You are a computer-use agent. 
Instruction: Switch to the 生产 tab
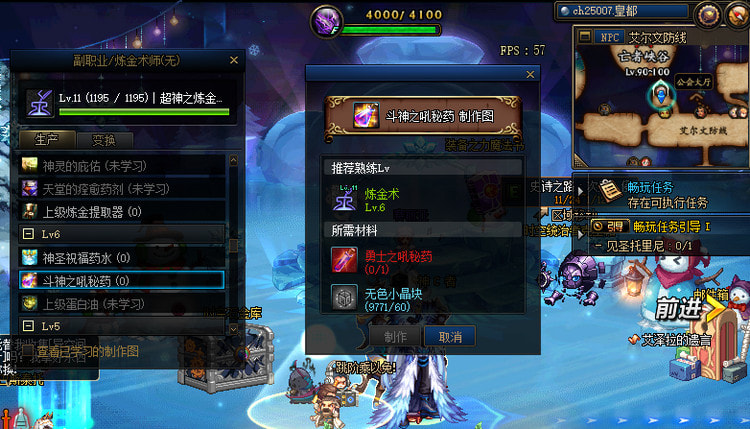48,140
